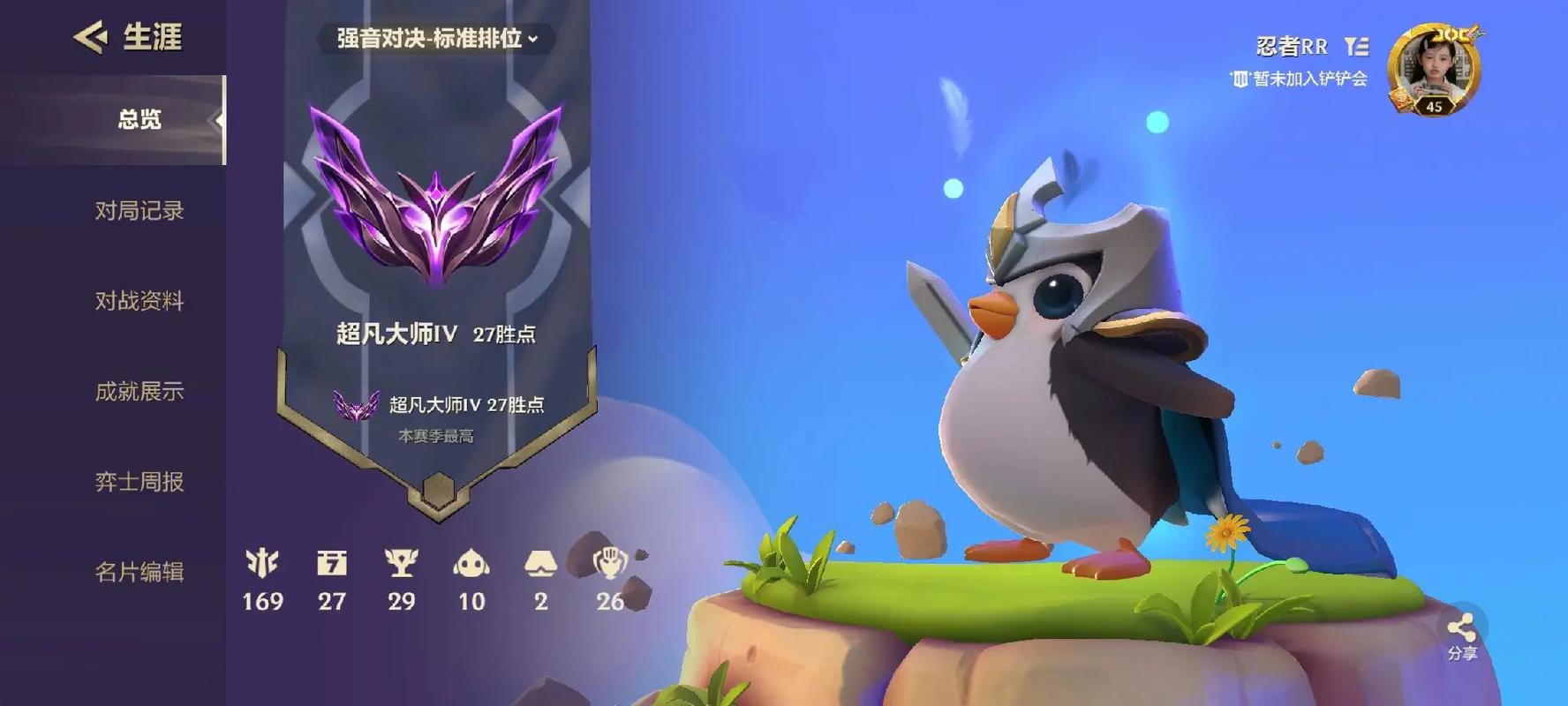The width and height of the screenshot is (1568, 706).
Task: Choose the 名片编辑 tab
Action: click(x=139, y=572)
